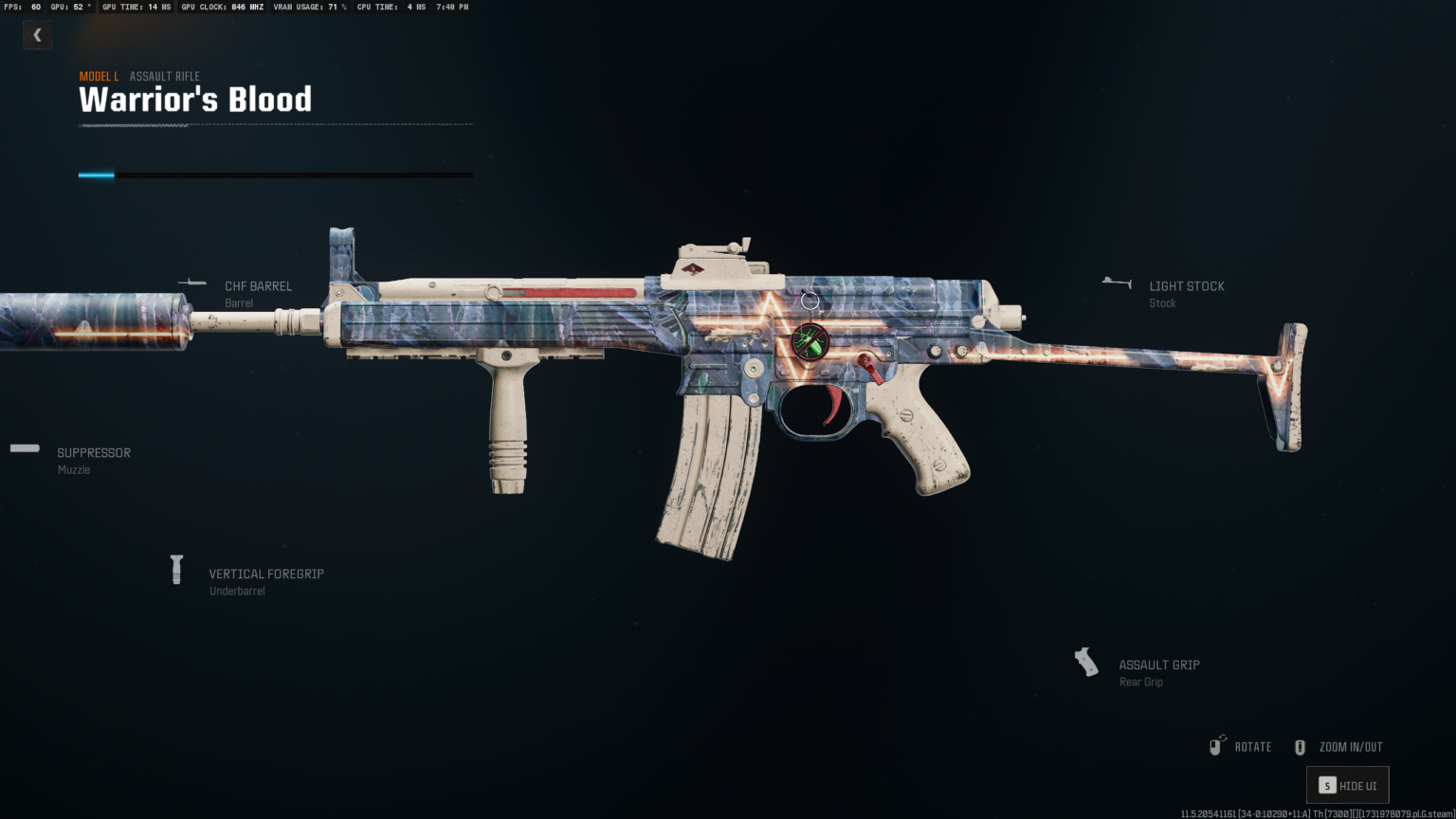1456x819 pixels.
Task: Expand the Rear Grip attachment options
Action: coord(1158,664)
